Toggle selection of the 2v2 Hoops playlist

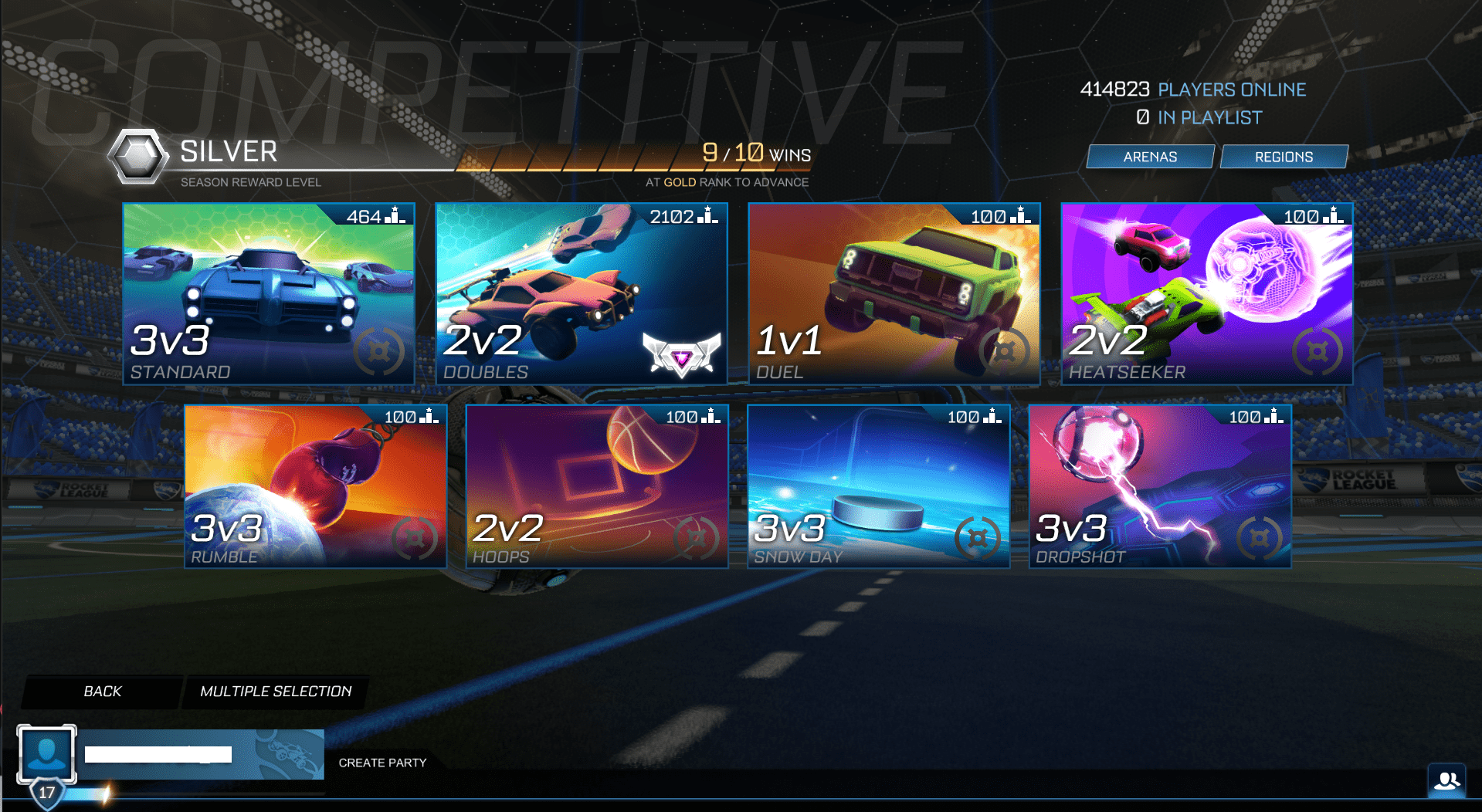coord(595,486)
